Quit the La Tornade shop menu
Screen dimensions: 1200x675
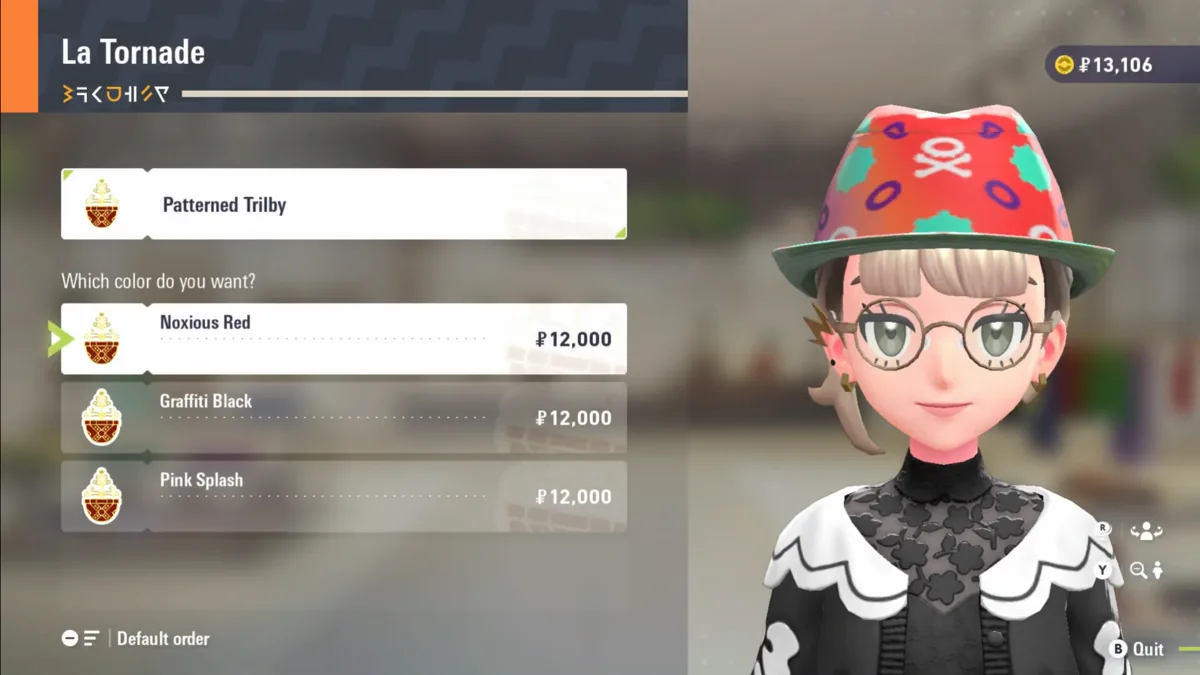click(x=1138, y=649)
